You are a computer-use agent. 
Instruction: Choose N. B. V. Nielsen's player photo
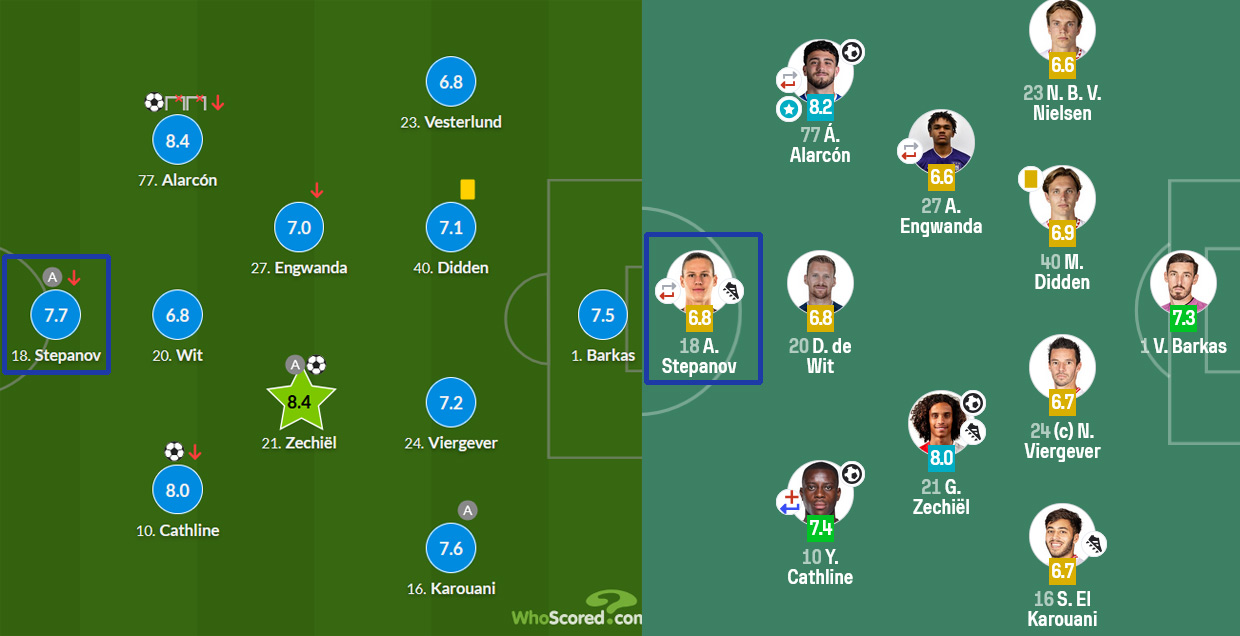pos(1062,28)
